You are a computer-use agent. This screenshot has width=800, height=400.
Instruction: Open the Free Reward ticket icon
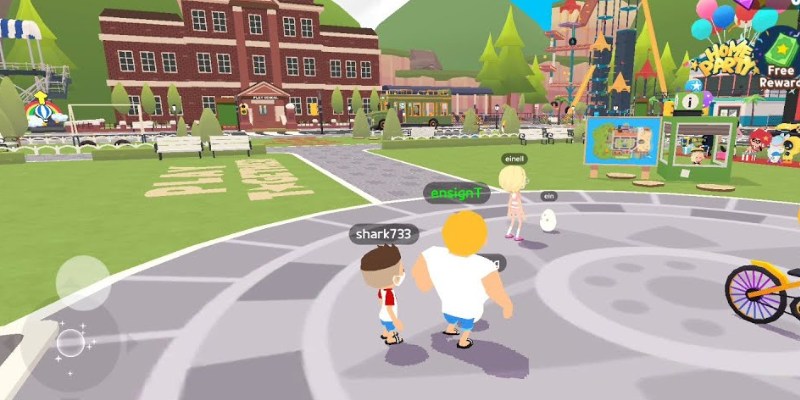pos(781,50)
